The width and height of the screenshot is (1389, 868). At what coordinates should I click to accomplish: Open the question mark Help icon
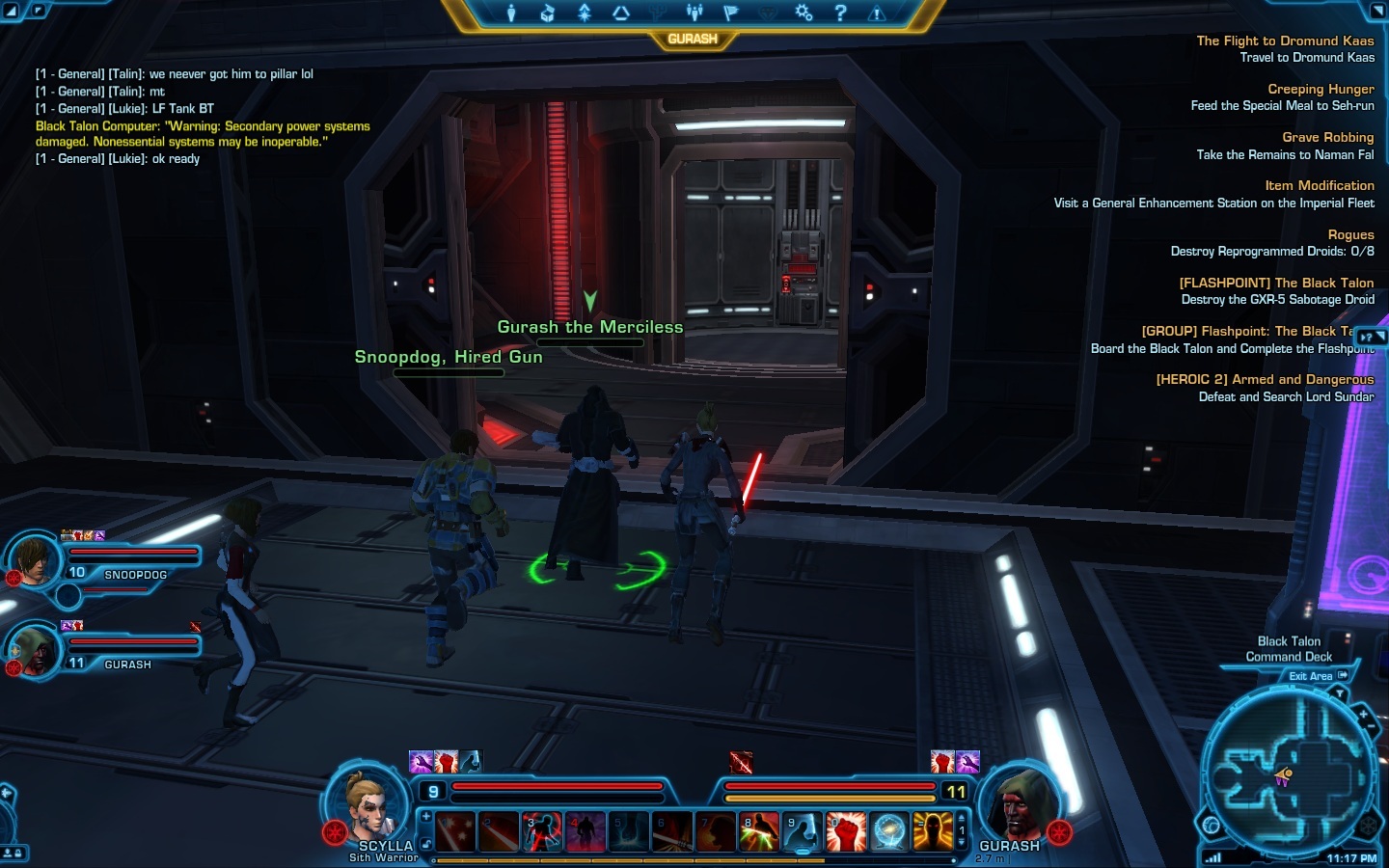coord(840,13)
